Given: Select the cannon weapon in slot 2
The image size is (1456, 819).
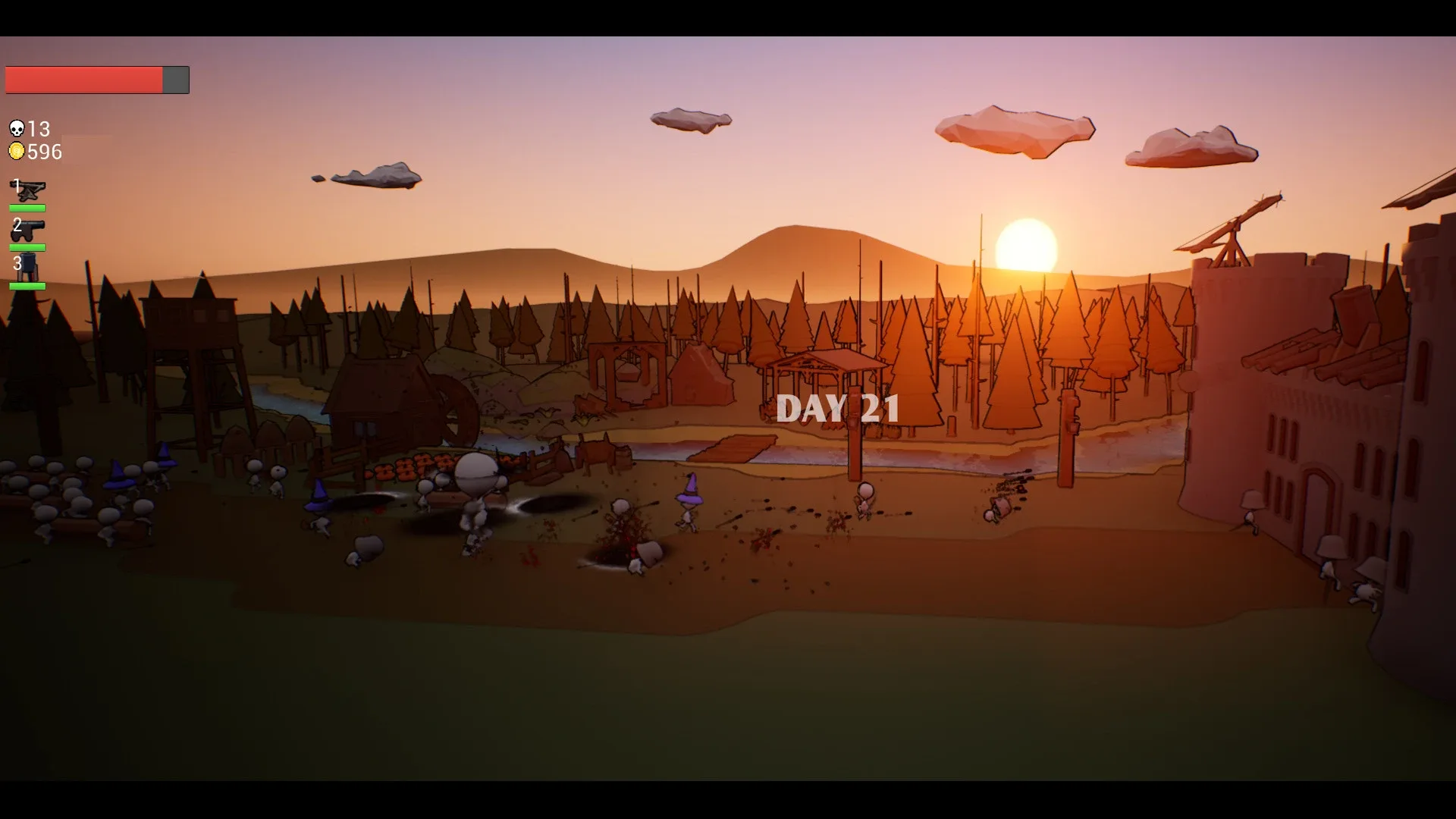Looking at the screenshot, I should [x=27, y=229].
